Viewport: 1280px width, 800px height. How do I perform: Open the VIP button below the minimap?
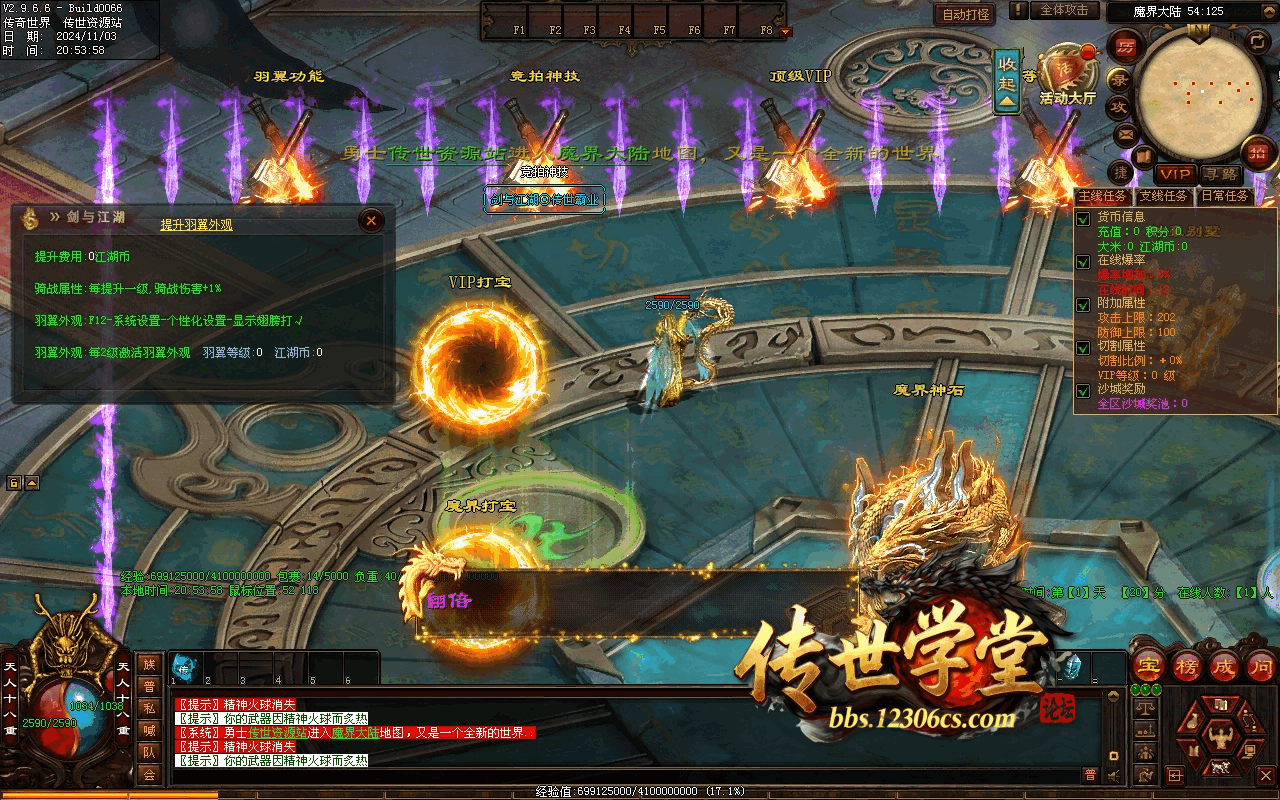click(1176, 174)
